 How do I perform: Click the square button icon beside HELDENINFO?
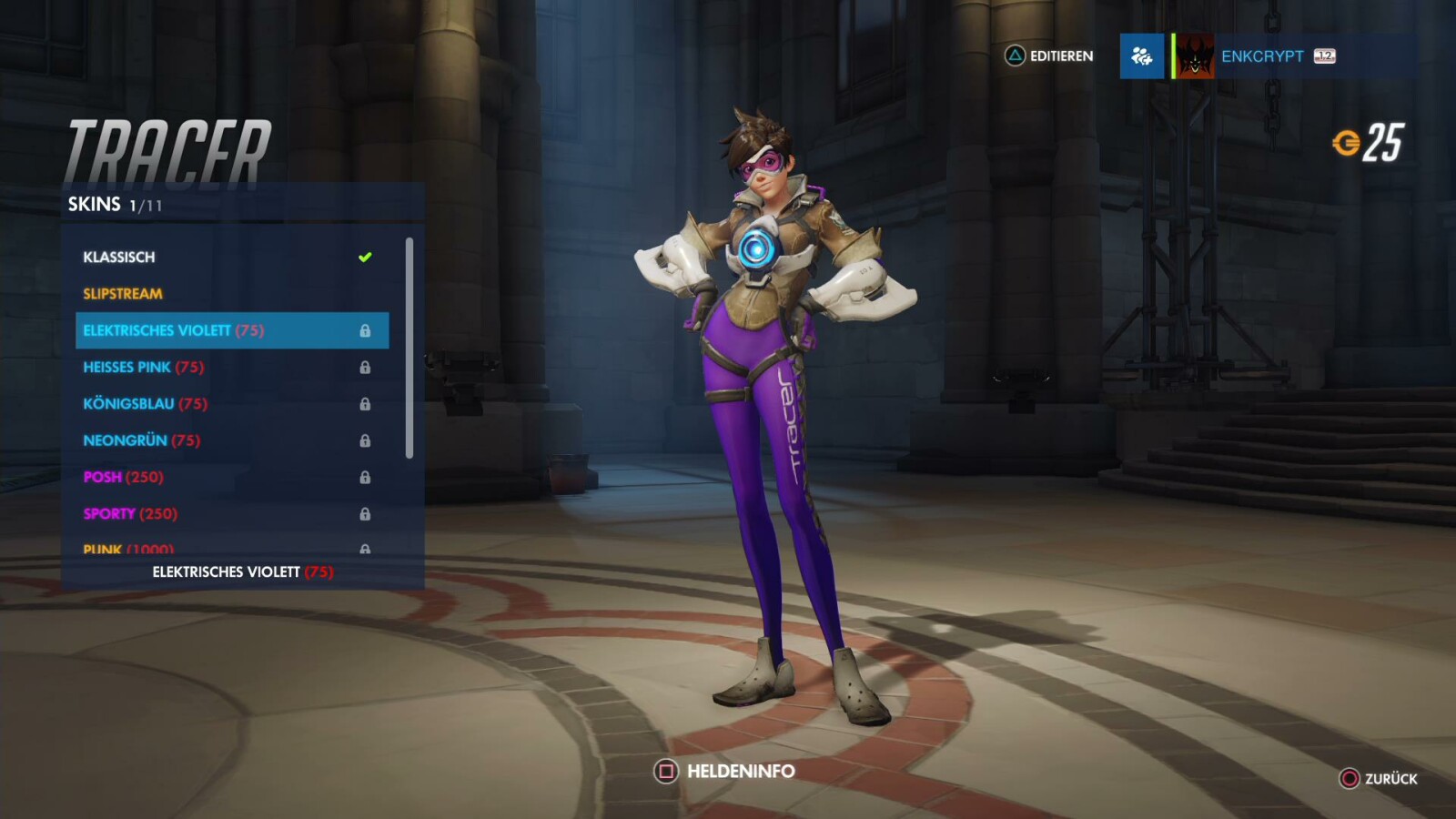point(664,771)
